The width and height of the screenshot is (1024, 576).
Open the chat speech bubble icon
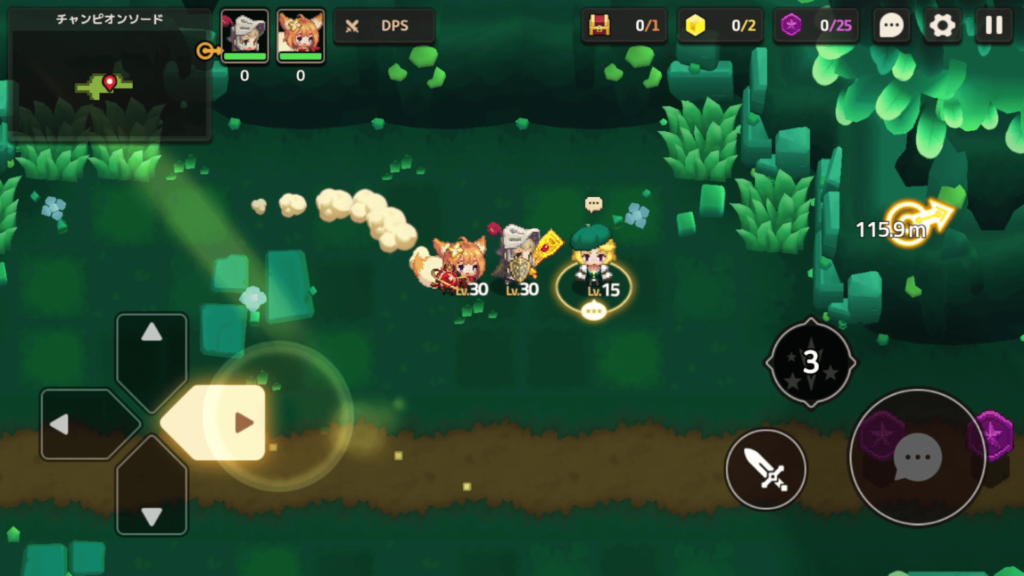tap(890, 26)
